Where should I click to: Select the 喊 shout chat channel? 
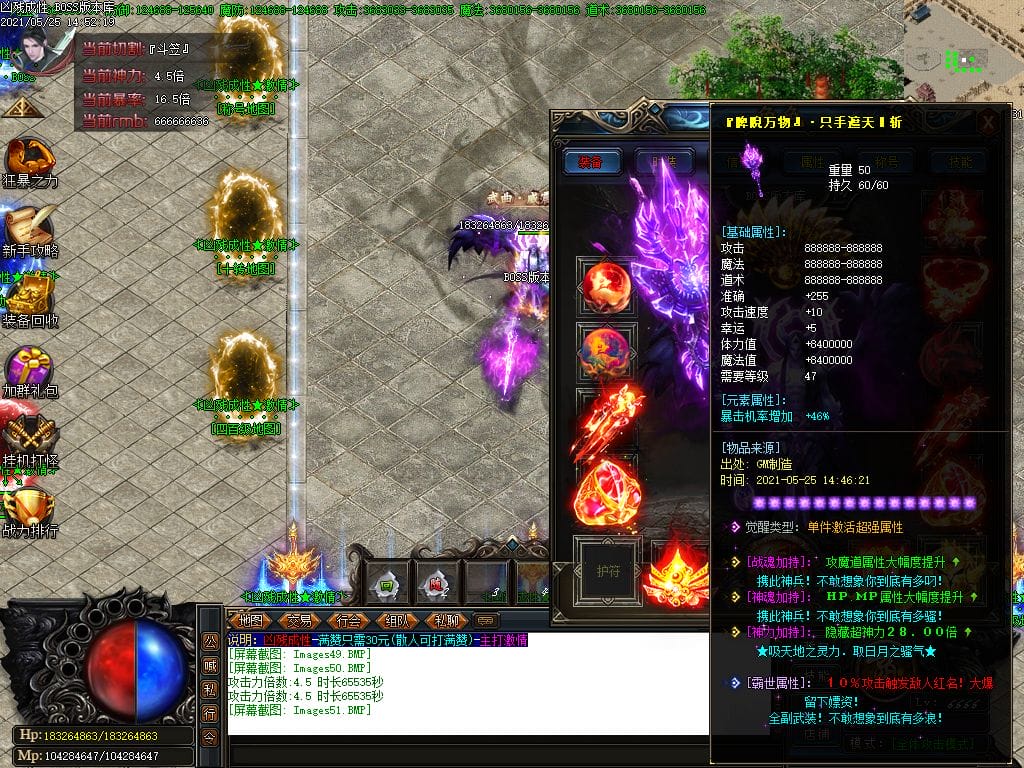(x=210, y=665)
